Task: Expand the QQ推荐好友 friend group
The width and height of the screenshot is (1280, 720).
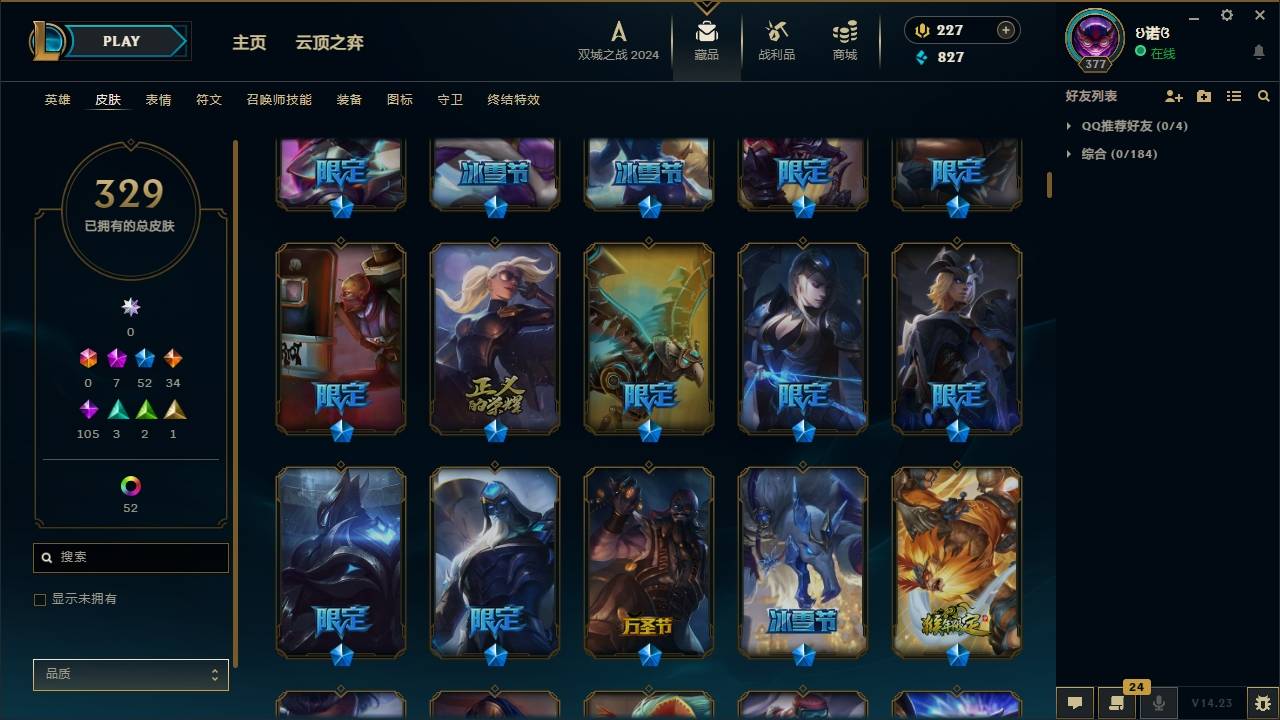Action: pos(1125,126)
